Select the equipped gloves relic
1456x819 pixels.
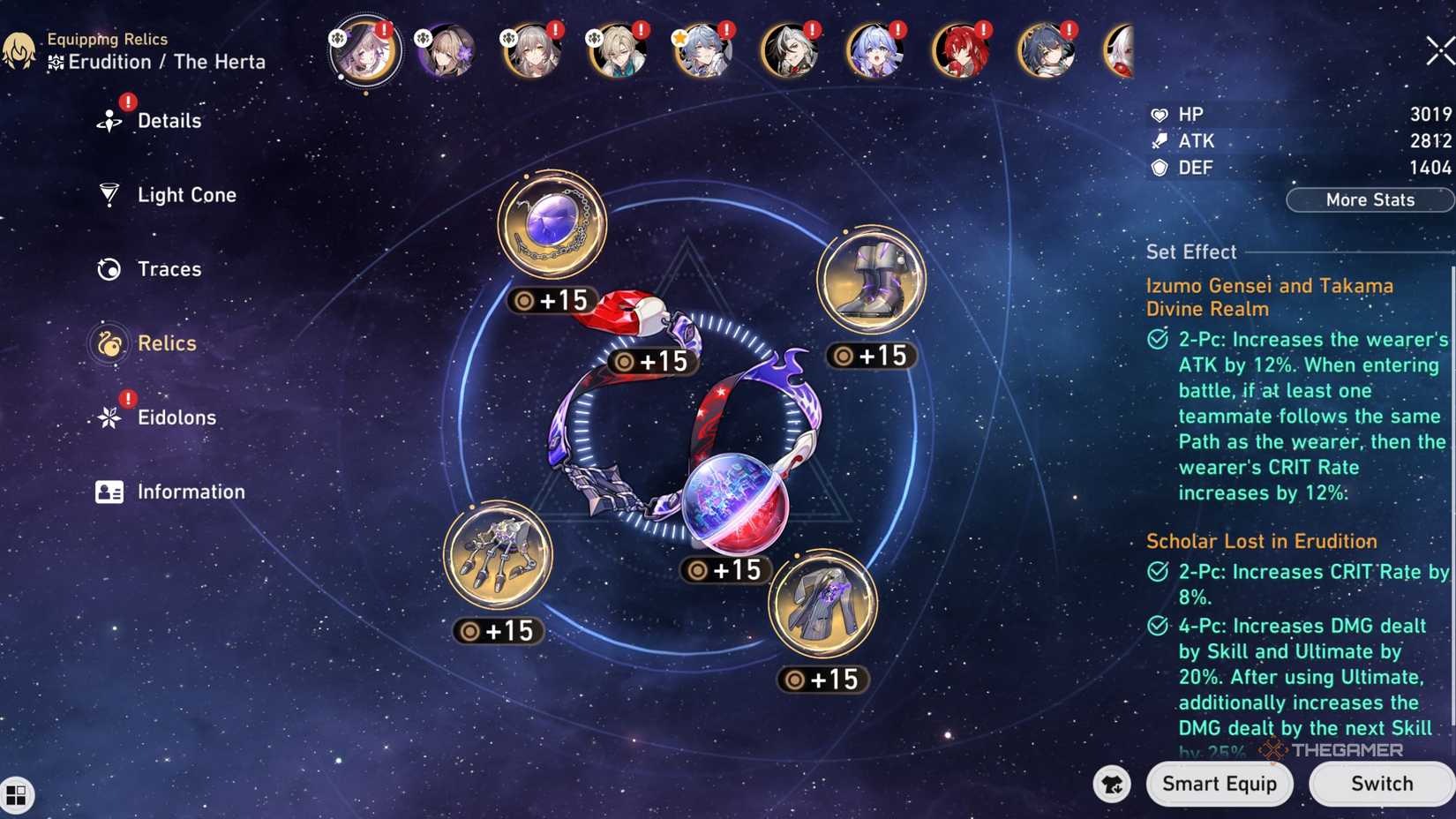[x=499, y=556]
